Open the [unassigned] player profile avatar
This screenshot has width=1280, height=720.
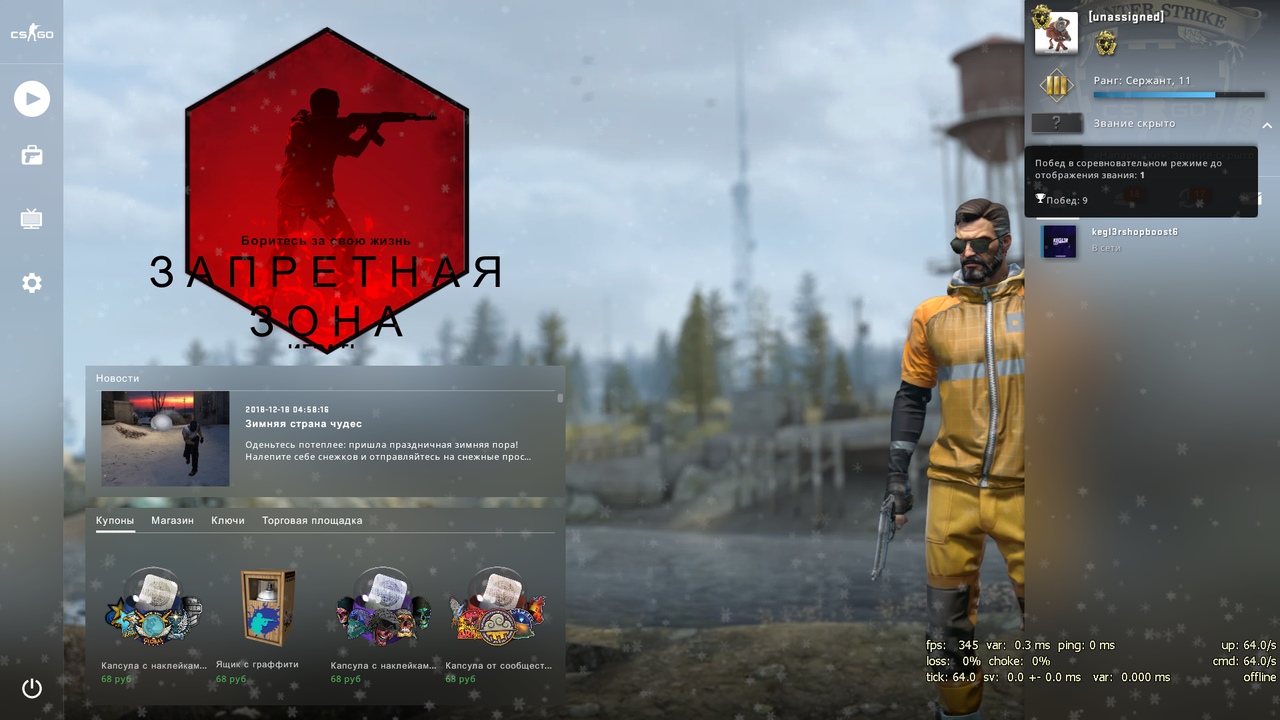pyautogui.click(x=1055, y=33)
